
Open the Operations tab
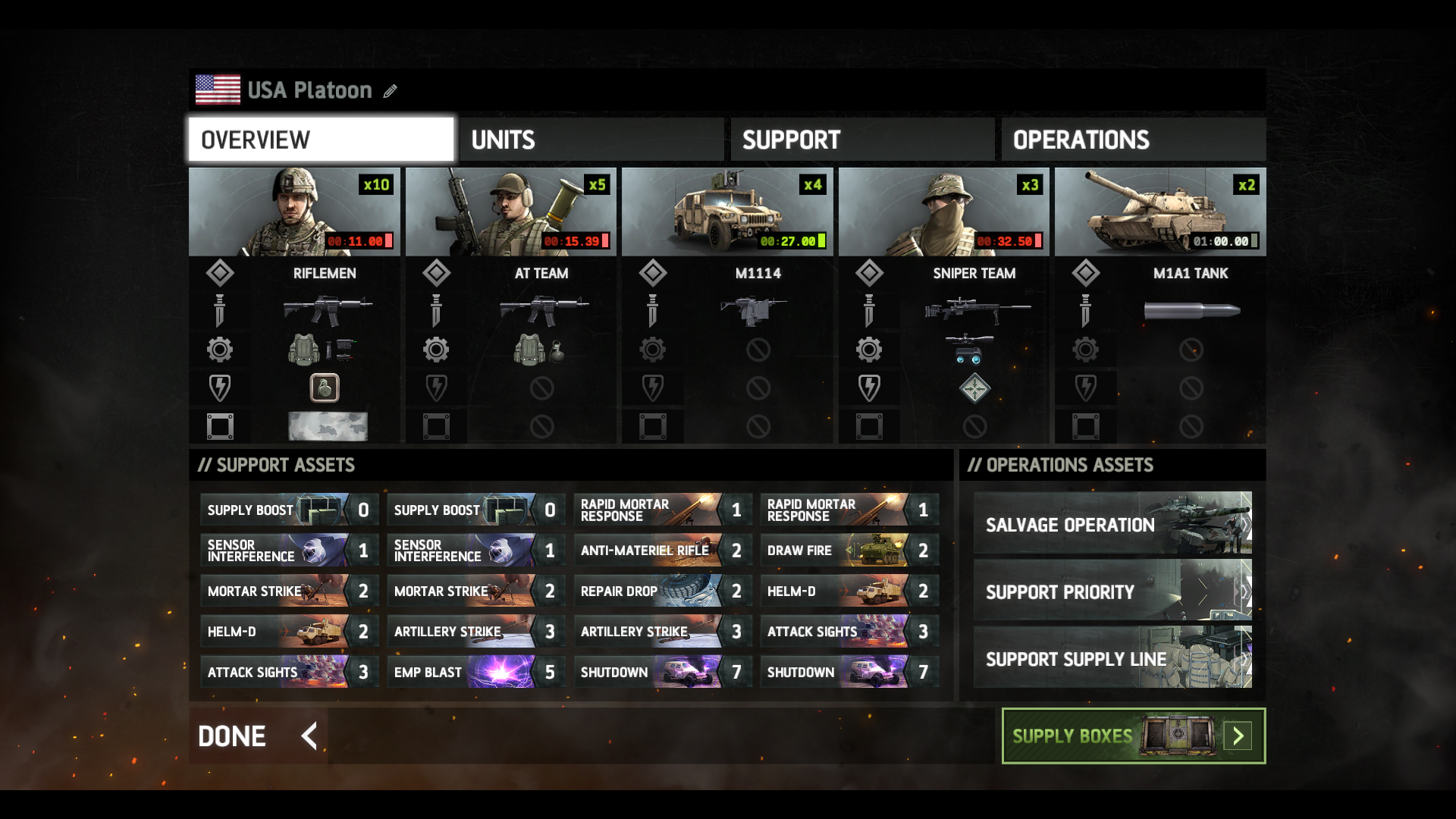coord(1133,139)
